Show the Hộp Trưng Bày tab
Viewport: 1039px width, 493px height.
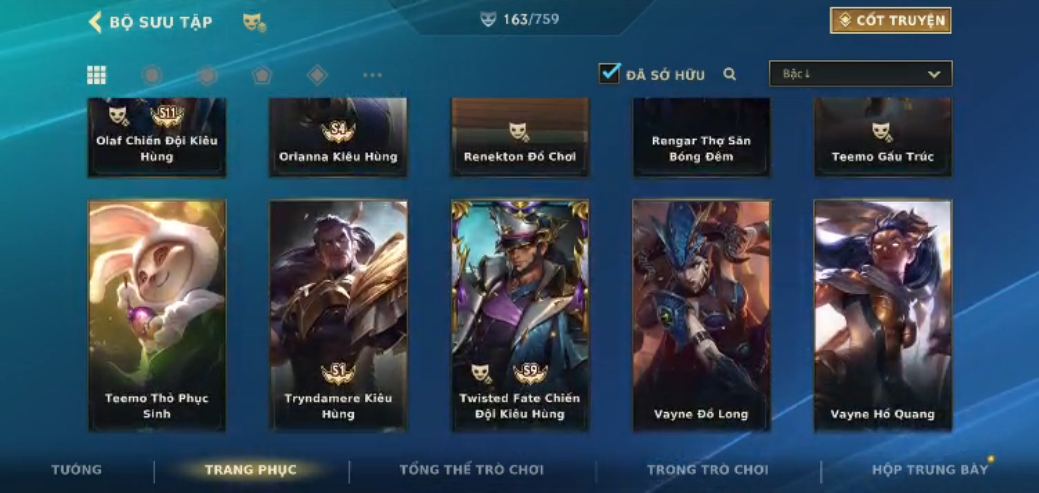[929, 470]
